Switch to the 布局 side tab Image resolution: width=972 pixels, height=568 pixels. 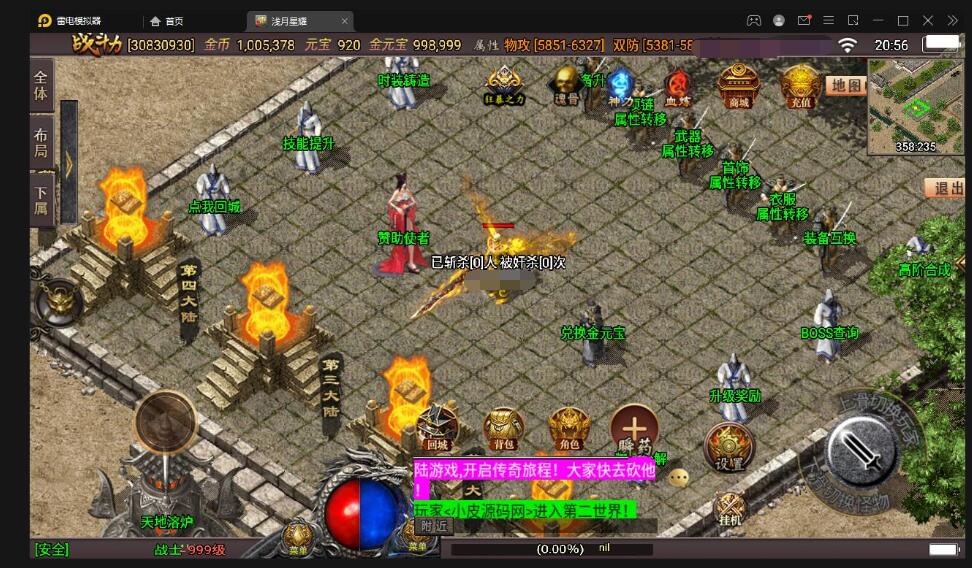pyautogui.click(x=41, y=143)
